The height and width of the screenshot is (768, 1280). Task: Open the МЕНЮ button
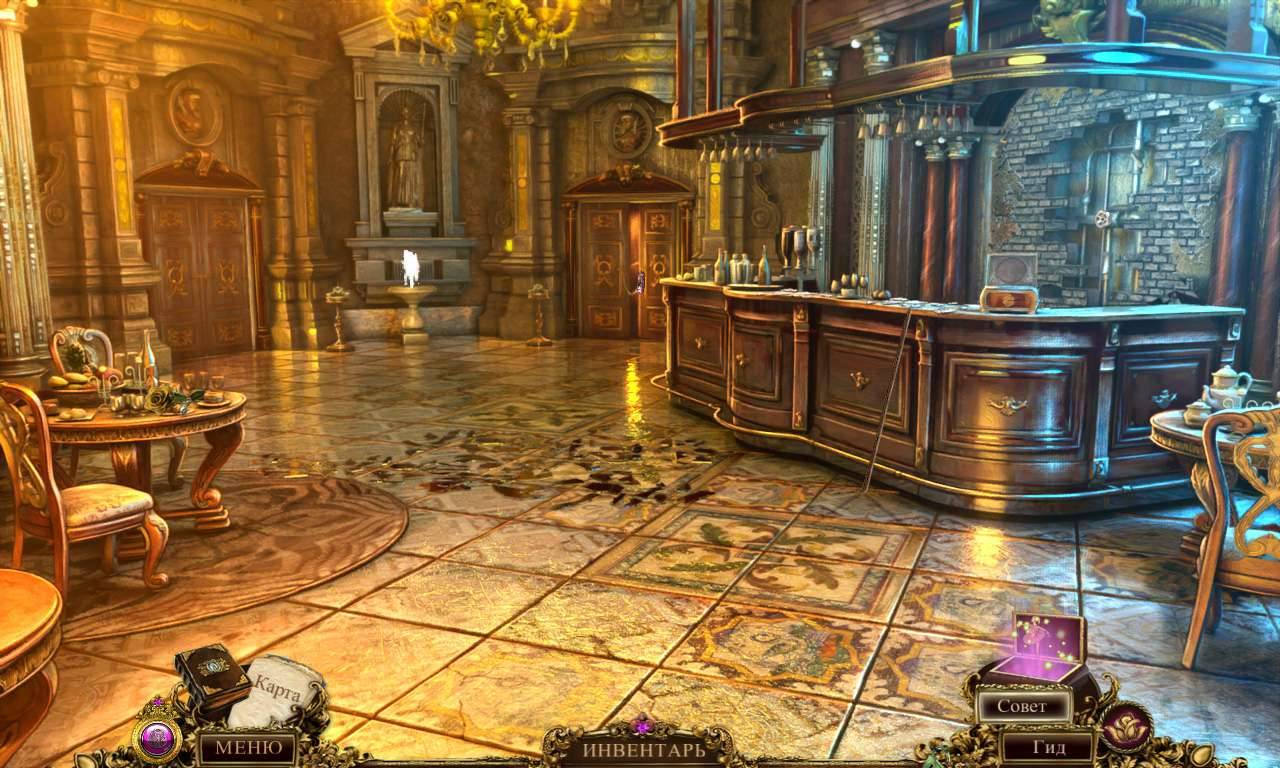(246, 747)
